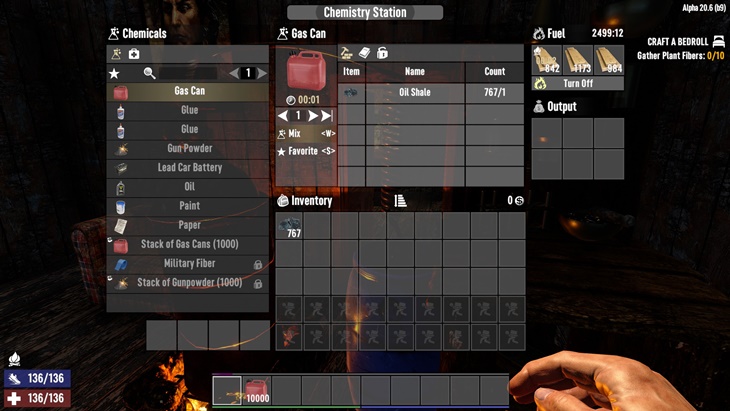Select the Lead Car Battery recipe

click(188, 168)
